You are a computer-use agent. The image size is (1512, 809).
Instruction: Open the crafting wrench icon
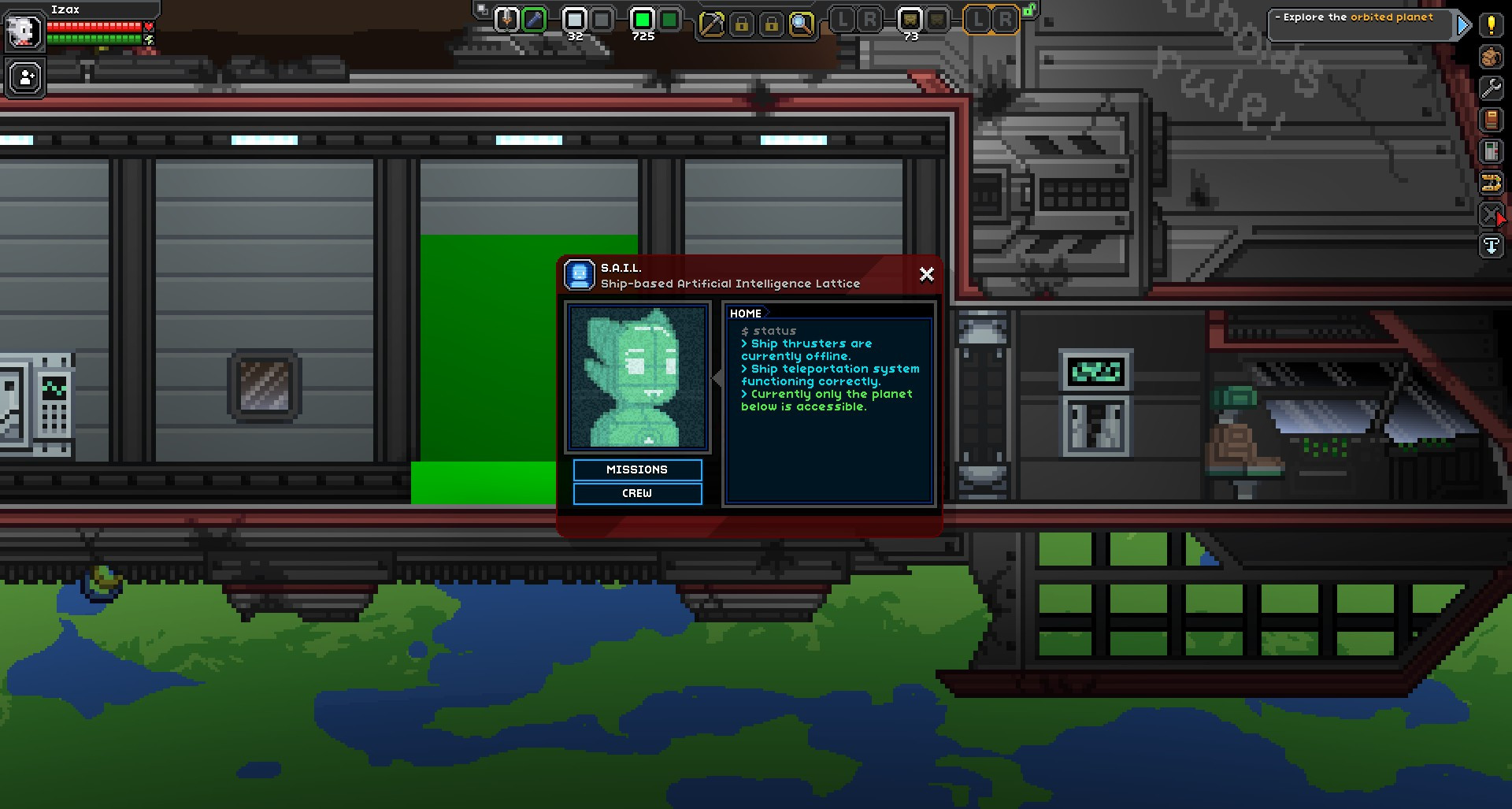1491,88
